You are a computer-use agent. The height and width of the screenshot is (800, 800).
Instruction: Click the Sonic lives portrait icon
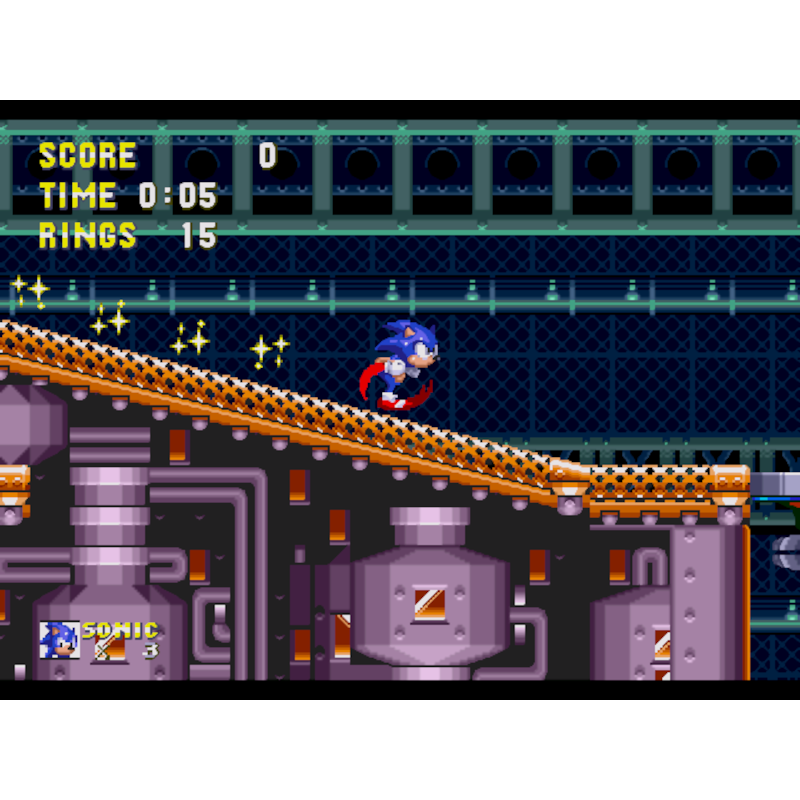coord(59,640)
